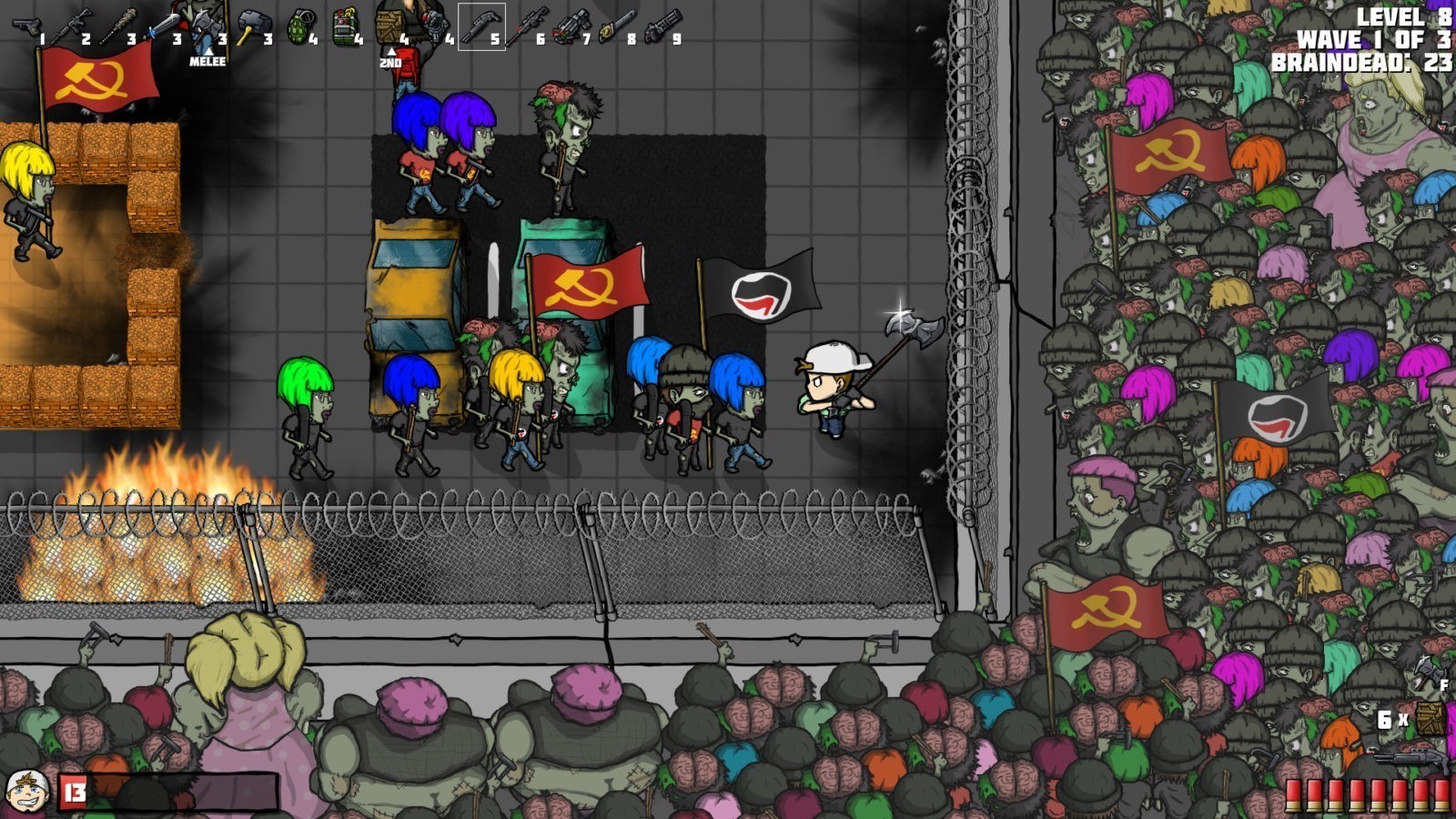Click the player portrait by the health bar

(27, 791)
